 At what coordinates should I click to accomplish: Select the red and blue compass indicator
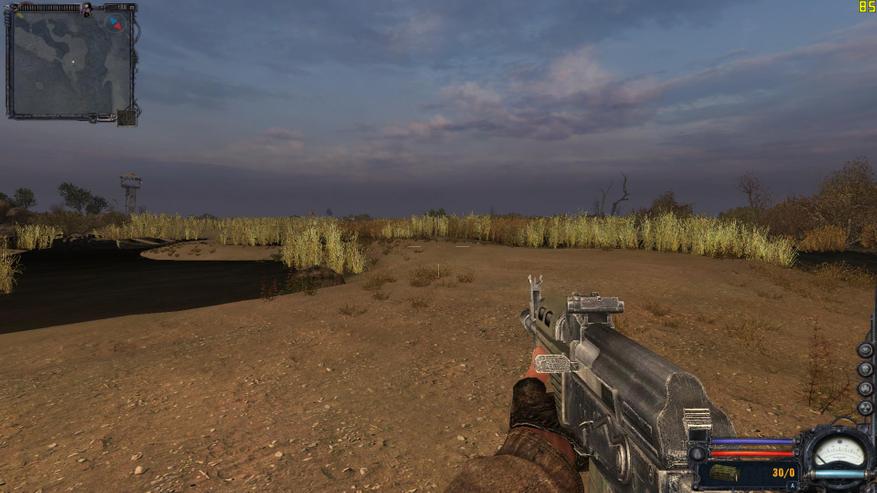coord(117,22)
